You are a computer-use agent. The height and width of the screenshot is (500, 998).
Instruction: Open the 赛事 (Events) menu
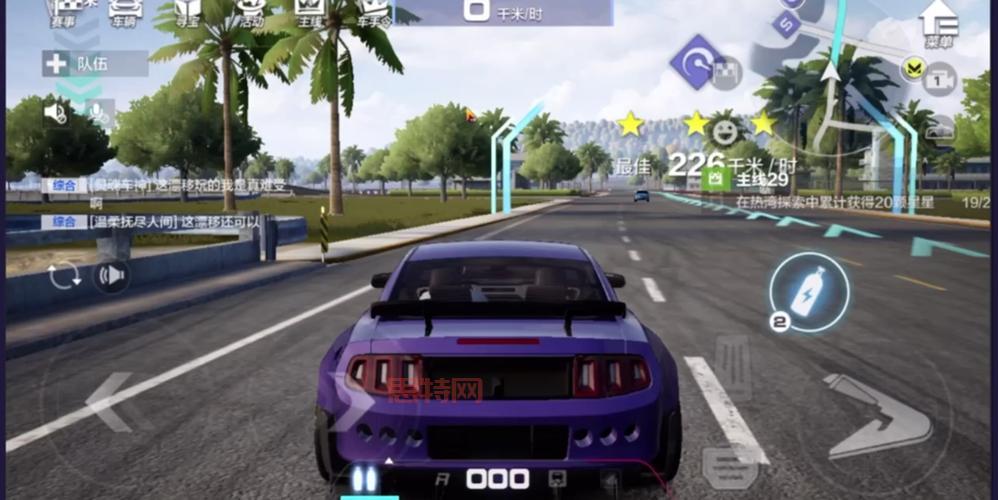pos(63,12)
